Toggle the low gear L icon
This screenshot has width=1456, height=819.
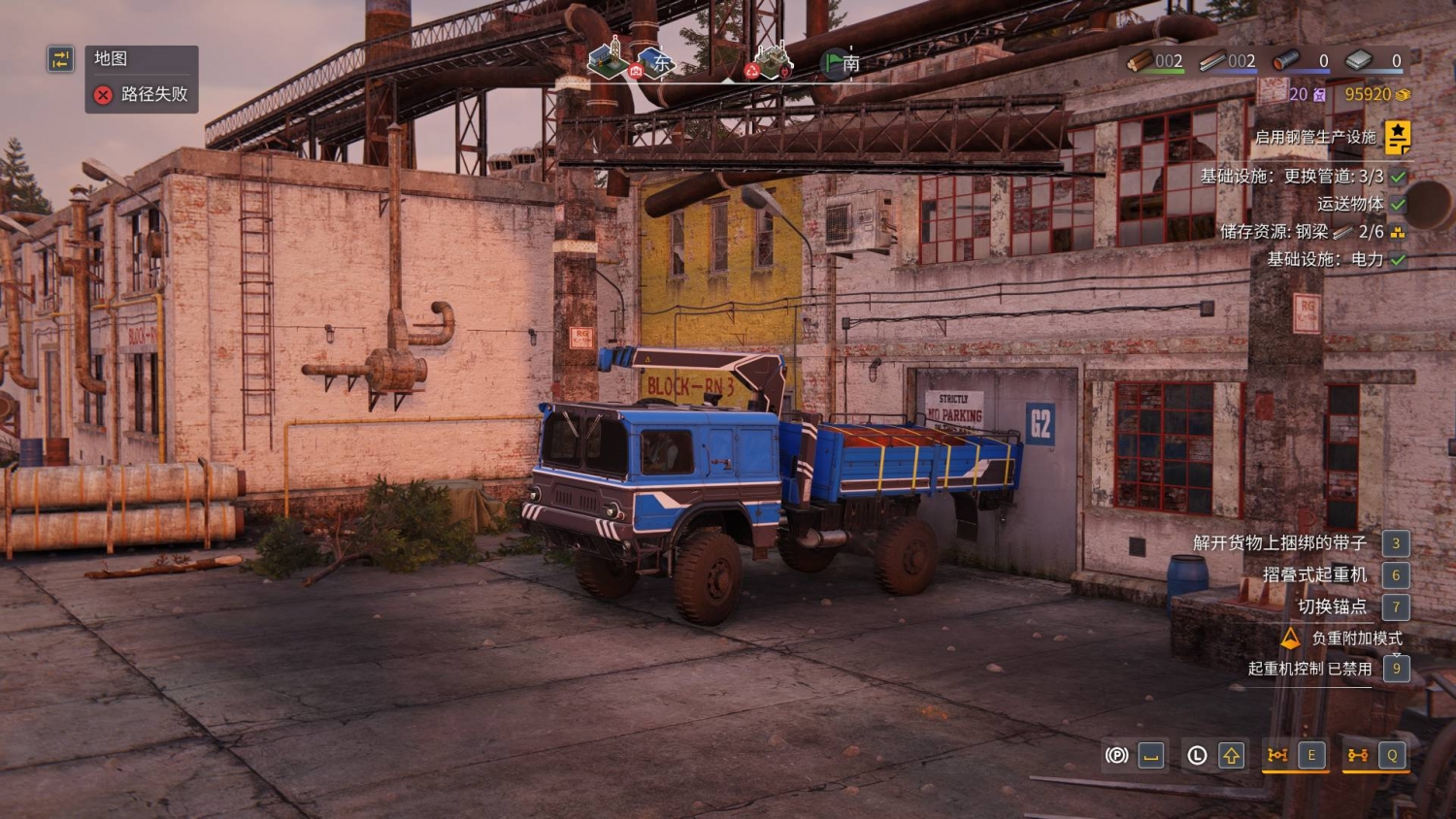click(x=1197, y=755)
